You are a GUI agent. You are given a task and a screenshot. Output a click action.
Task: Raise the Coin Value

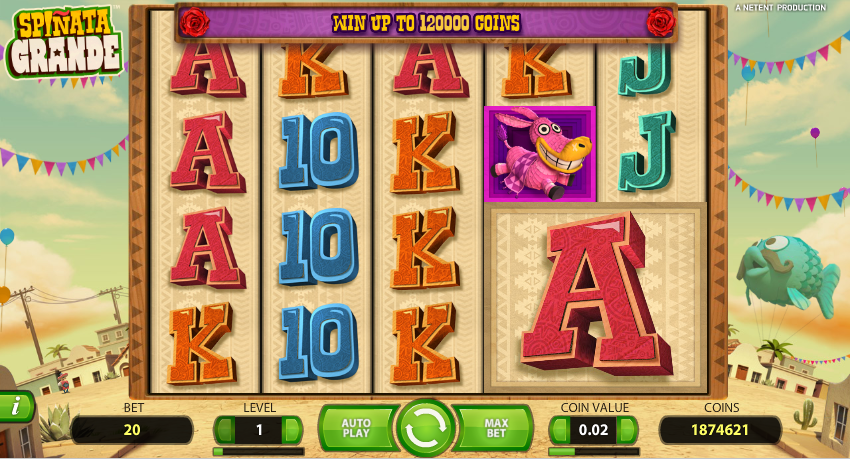(x=627, y=430)
